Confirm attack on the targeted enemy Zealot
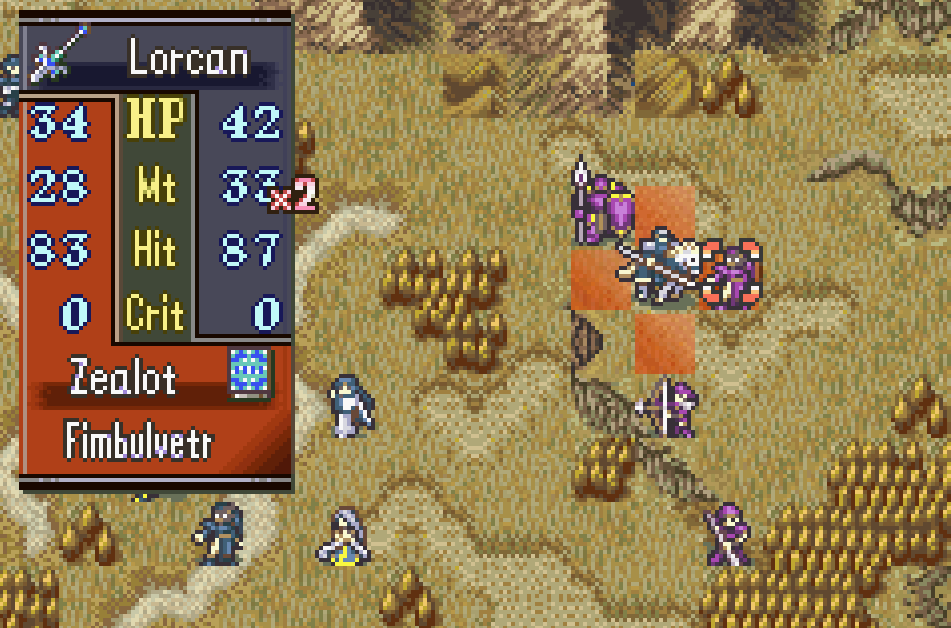 pos(731,274)
